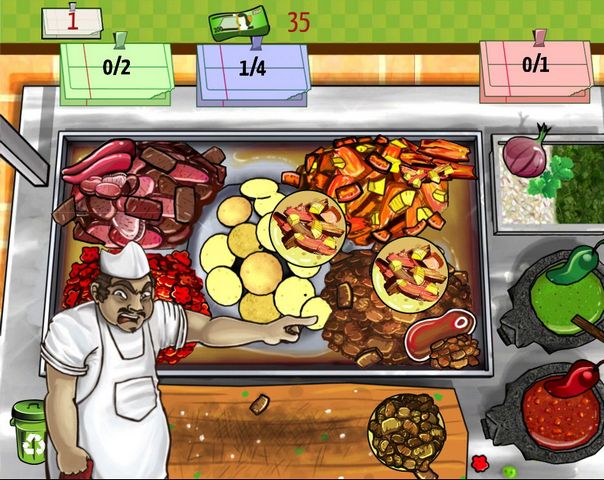This screenshot has width=604, height=480.
Task: Click the green recycle bin
Action: click(x=29, y=431)
